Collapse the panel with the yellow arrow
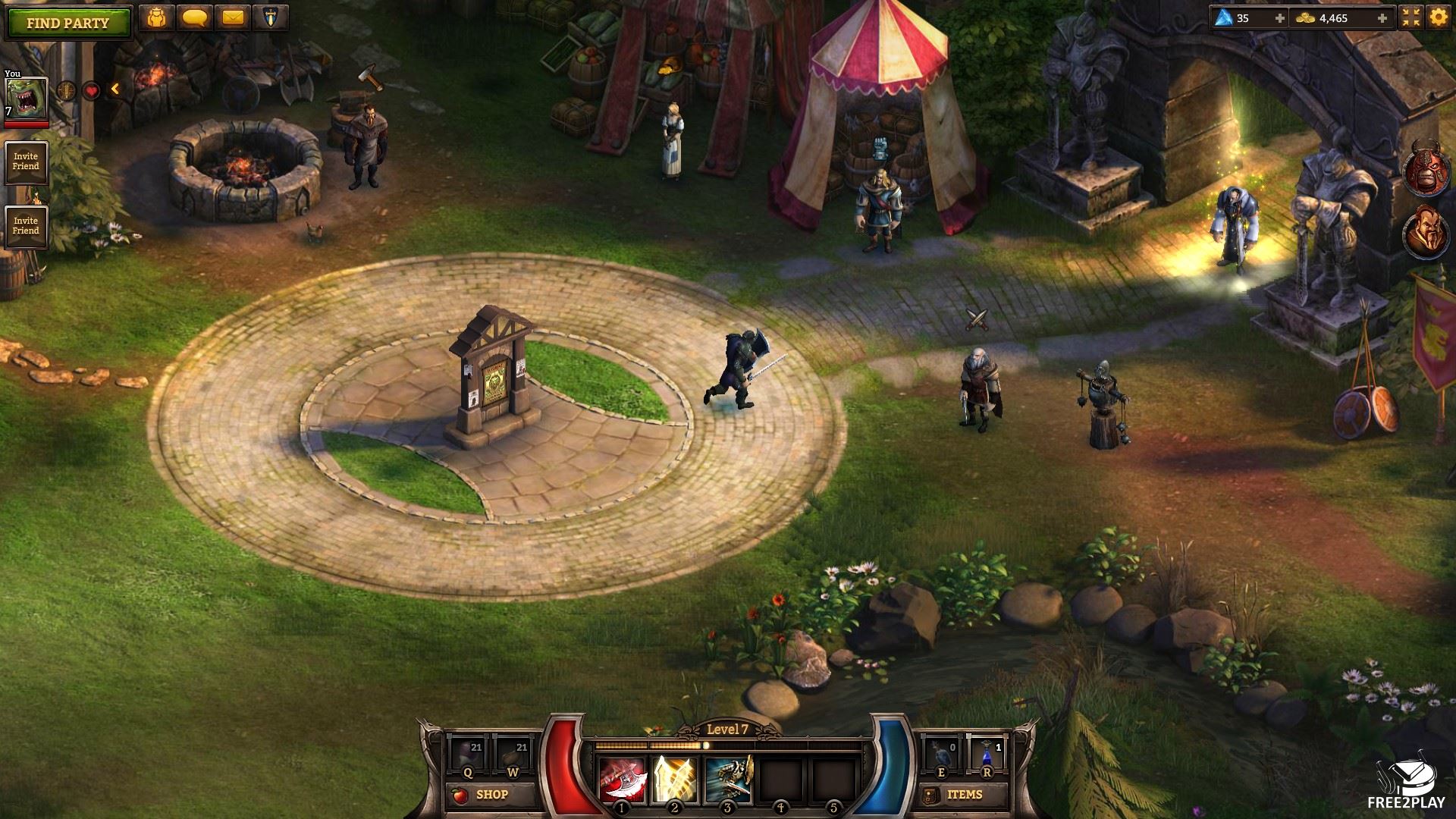The height and width of the screenshot is (819, 1456). click(115, 89)
